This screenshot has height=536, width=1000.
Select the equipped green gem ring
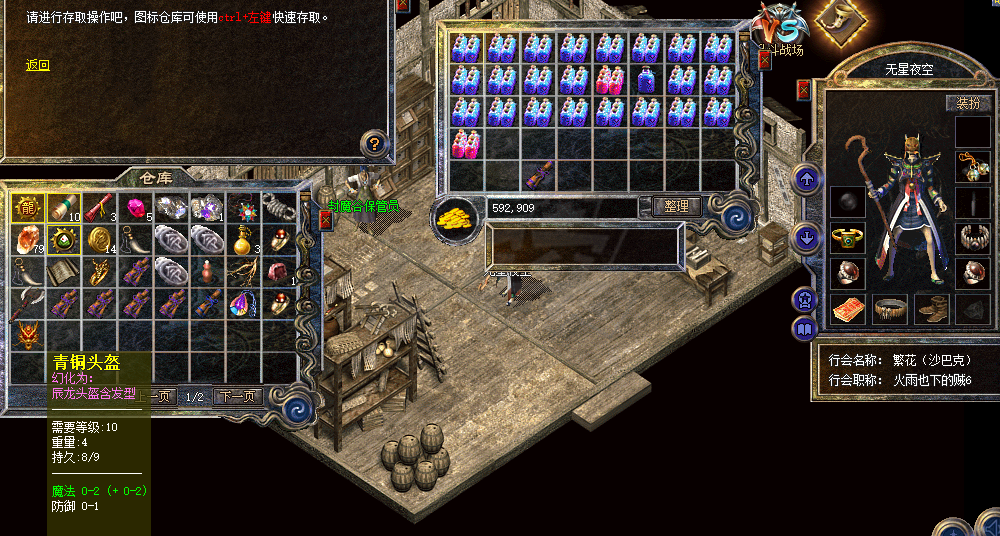pyautogui.click(x=848, y=237)
